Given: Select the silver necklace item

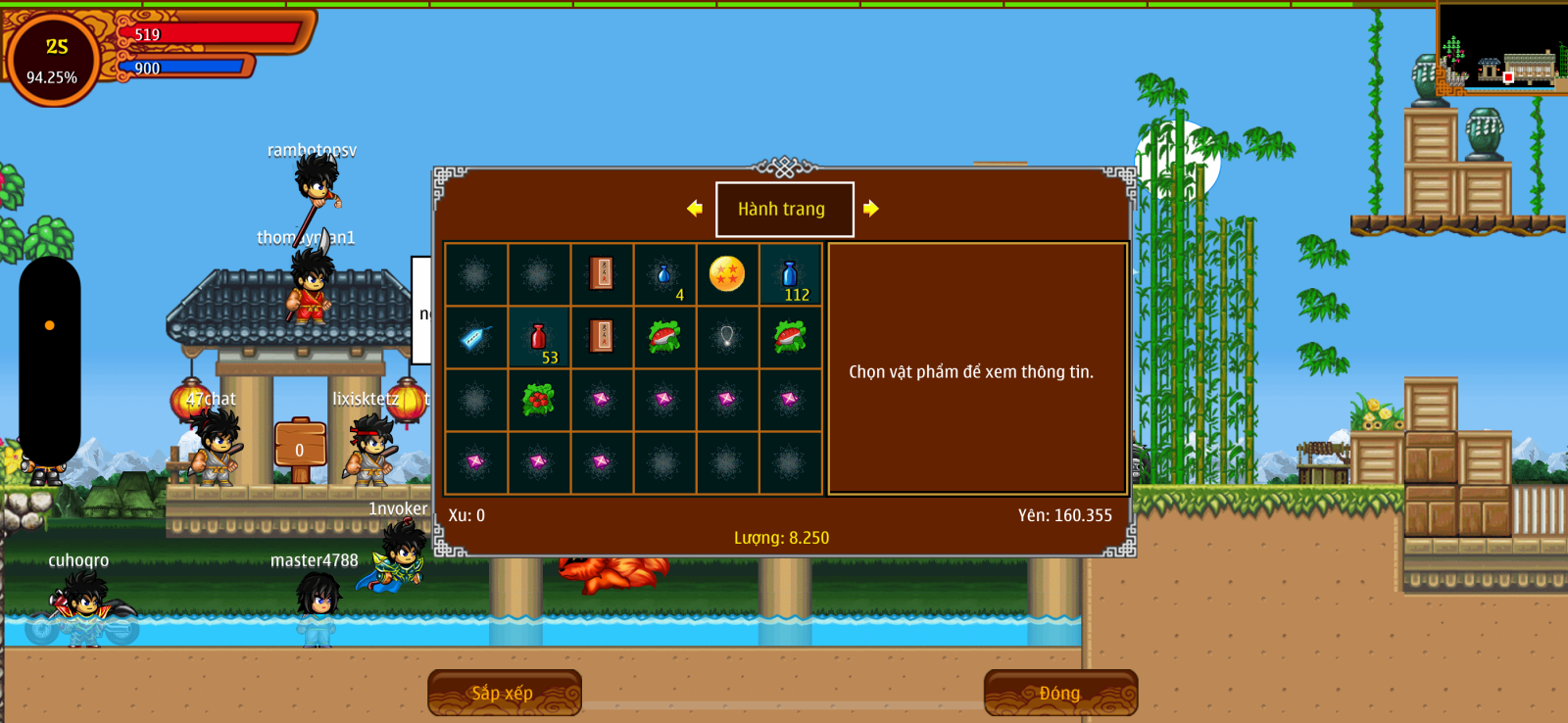Looking at the screenshot, I should click(x=727, y=338).
